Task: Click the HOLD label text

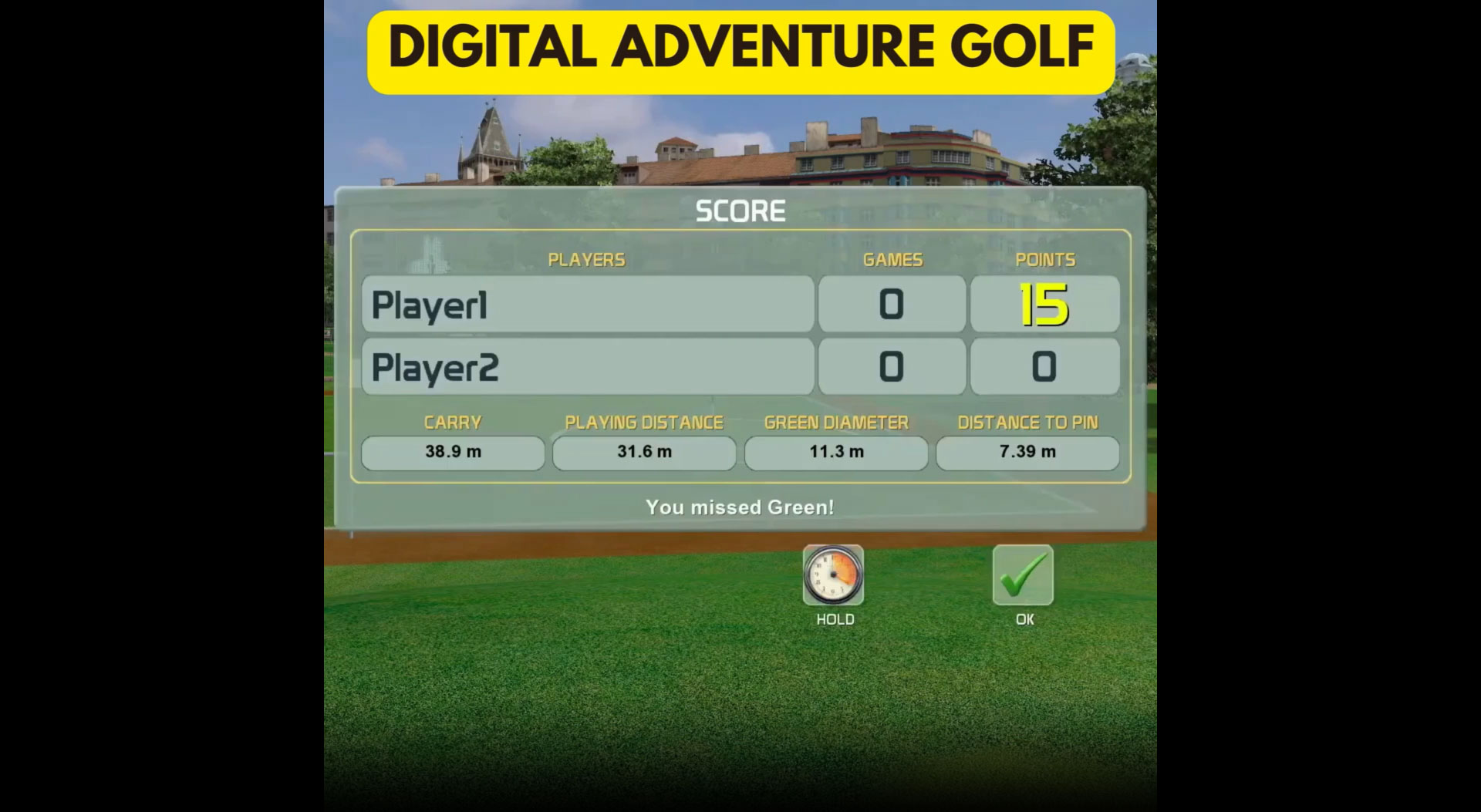Action: click(x=835, y=618)
